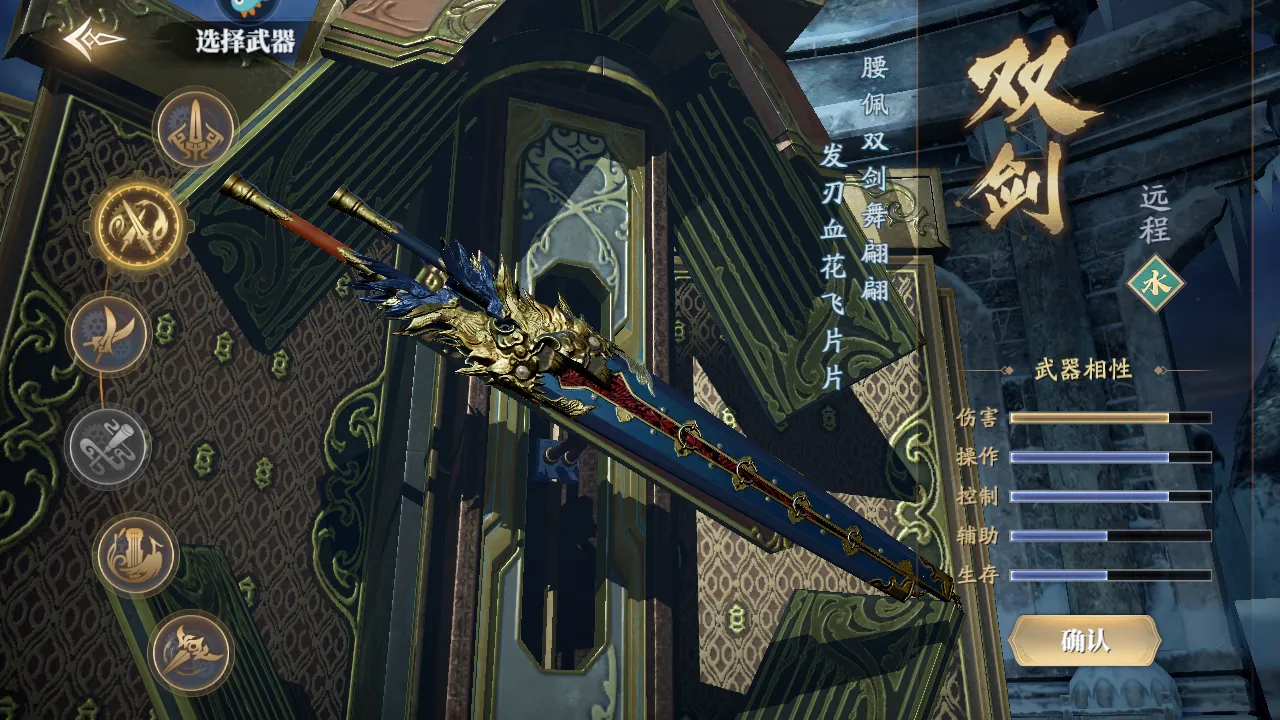Screen dimensions: 1280x720
Task: Confirm the weapon with the 确认 button
Action: [1085, 641]
